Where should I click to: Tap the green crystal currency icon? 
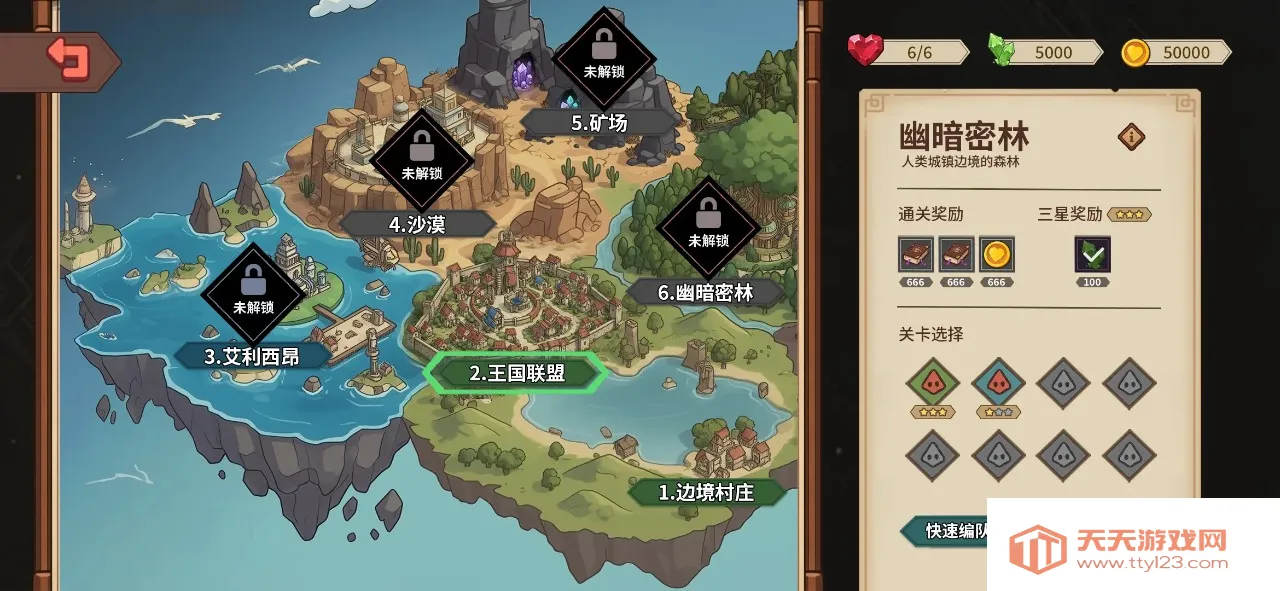tap(1001, 50)
